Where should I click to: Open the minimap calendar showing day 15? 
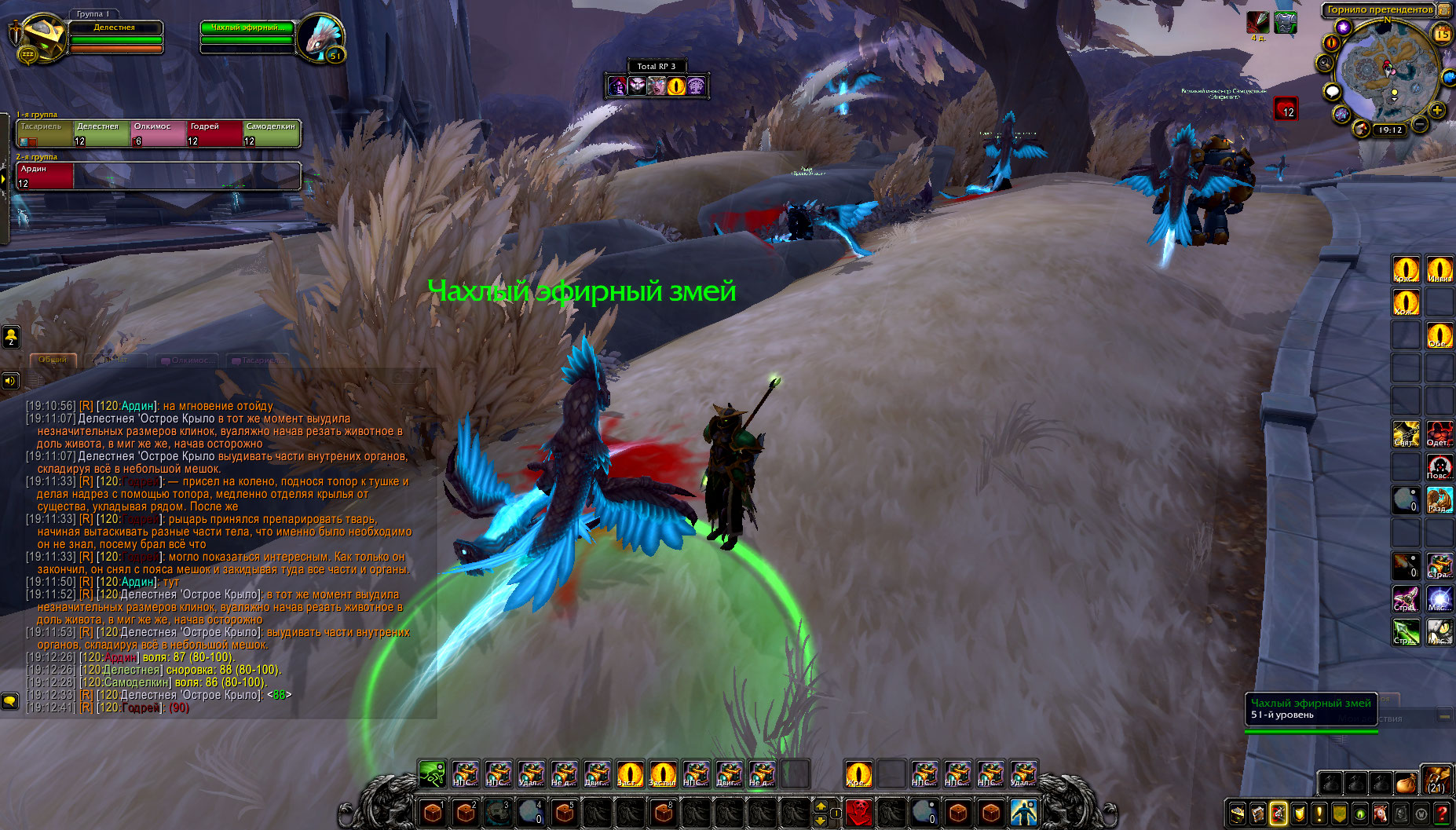1443,34
